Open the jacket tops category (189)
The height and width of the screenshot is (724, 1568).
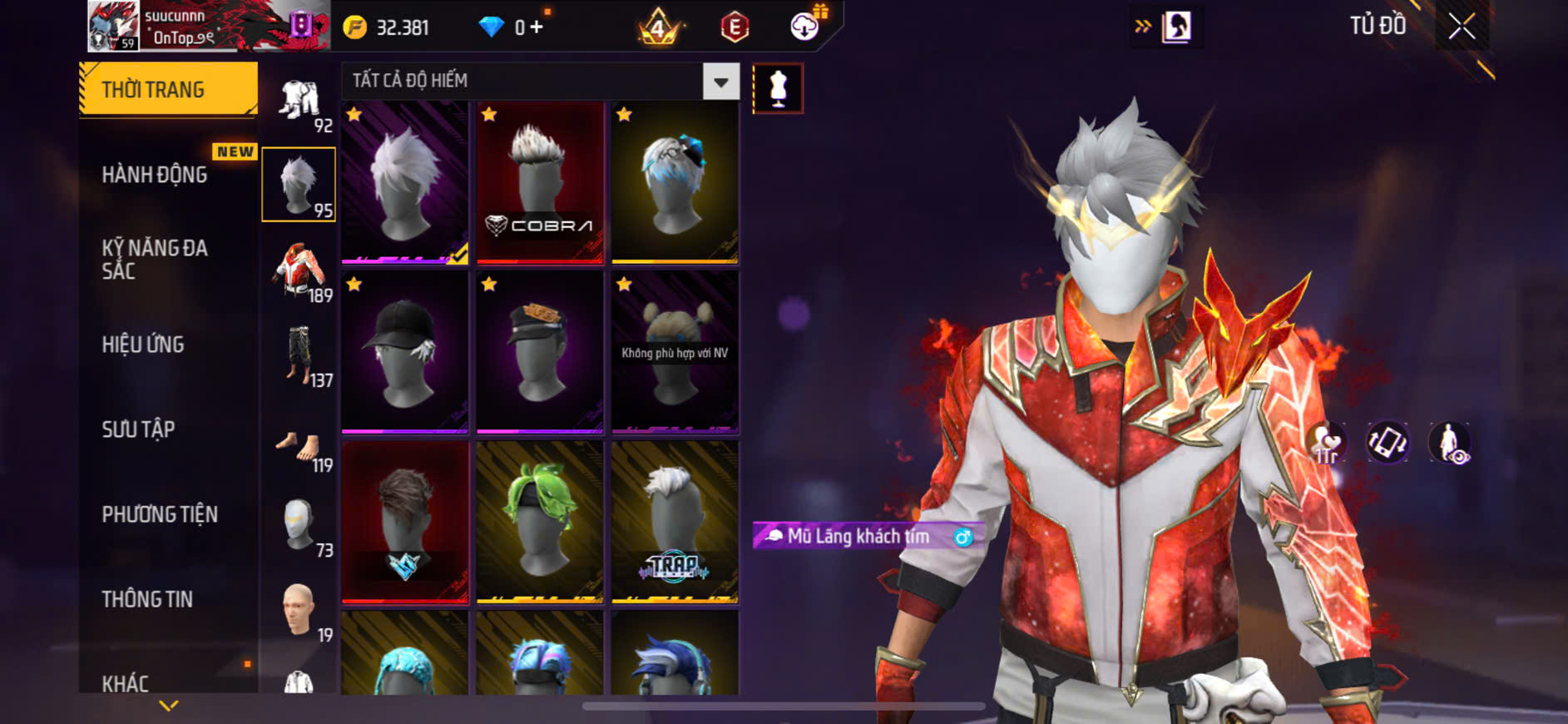tap(299, 270)
